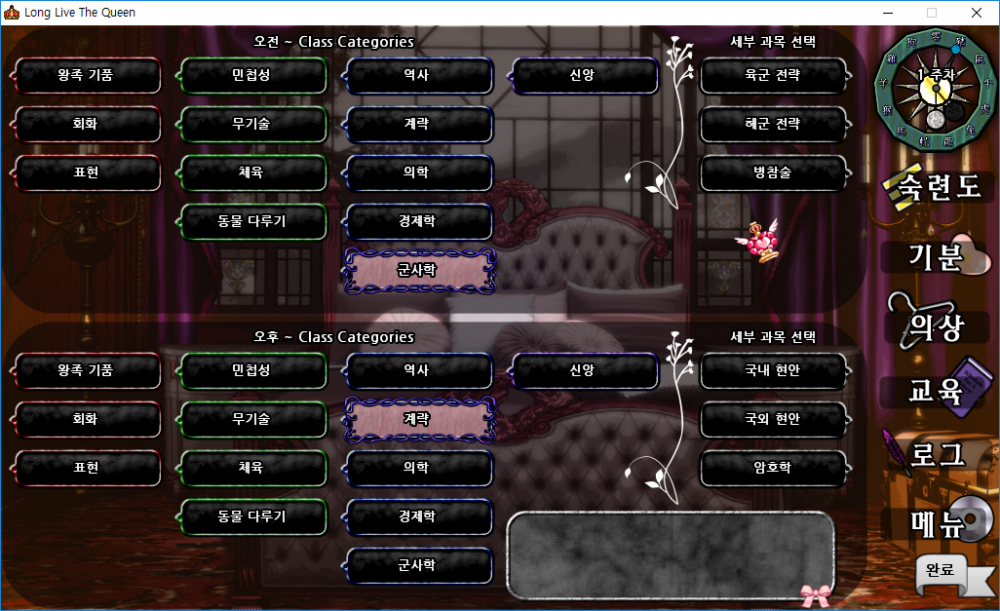Open the 메뉴 game menu
The image size is (1000, 611).
(935, 521)
